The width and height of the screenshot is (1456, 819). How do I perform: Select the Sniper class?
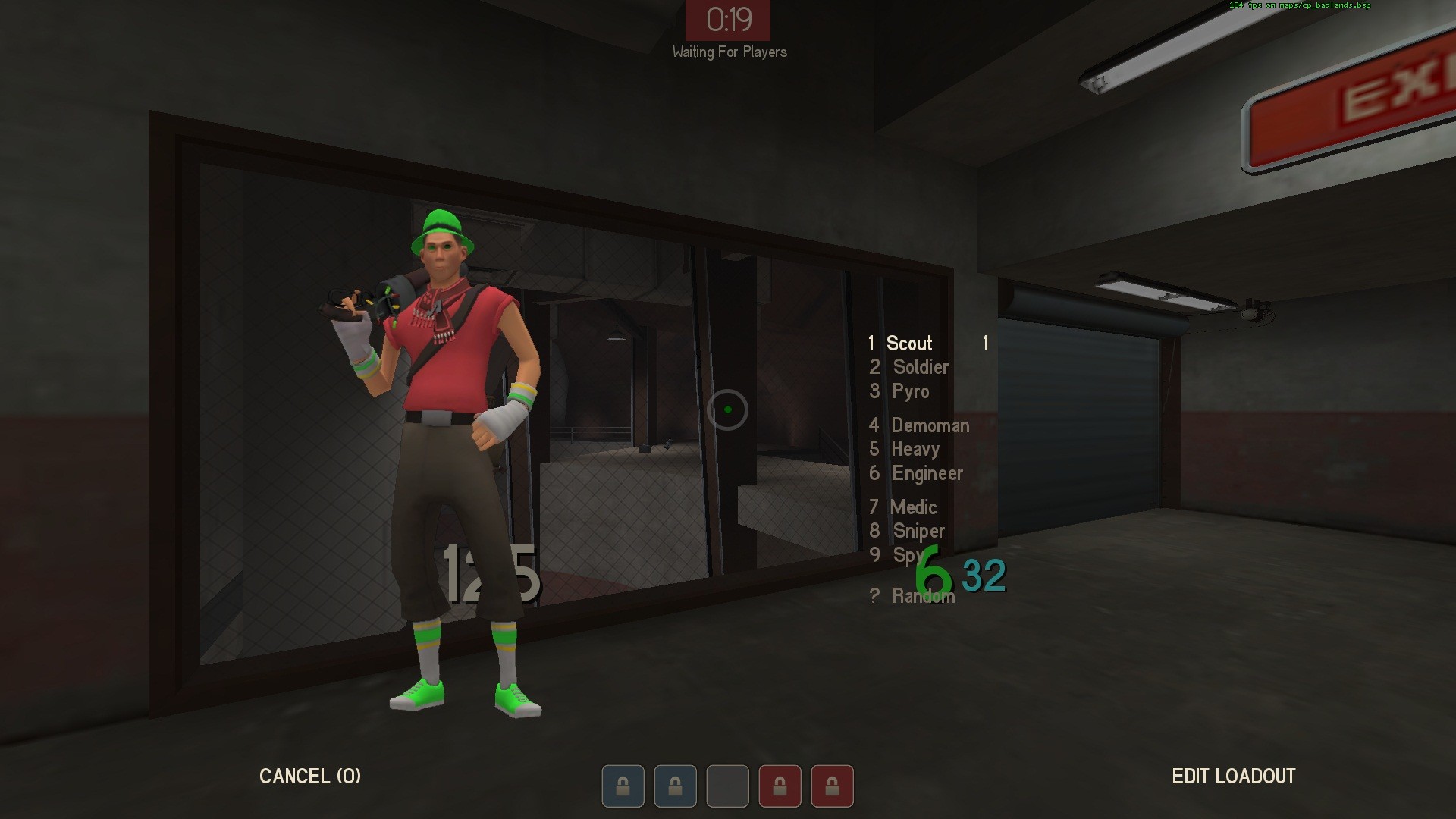(918, 532)
